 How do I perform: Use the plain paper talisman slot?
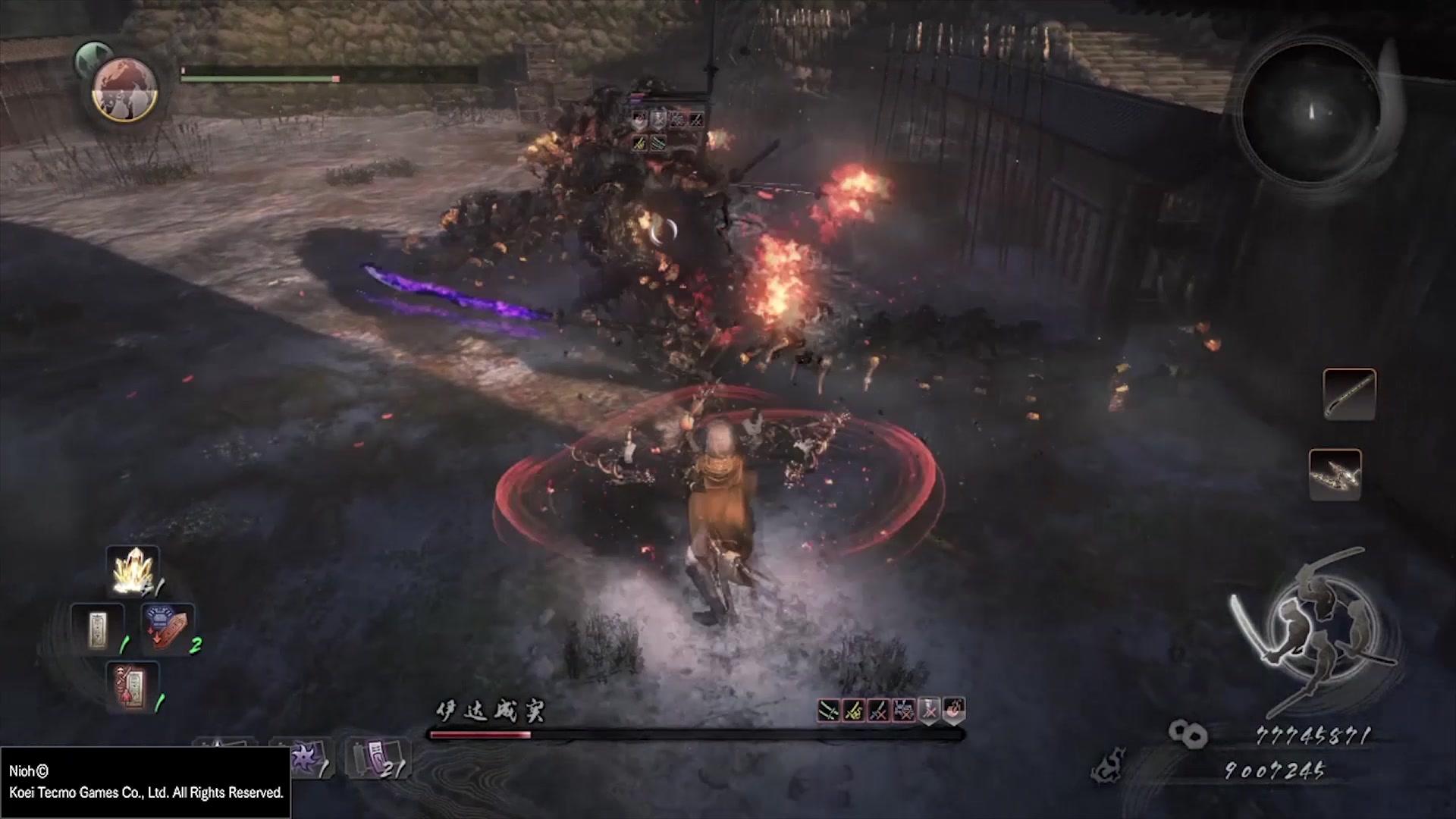[x=97, y=628]
